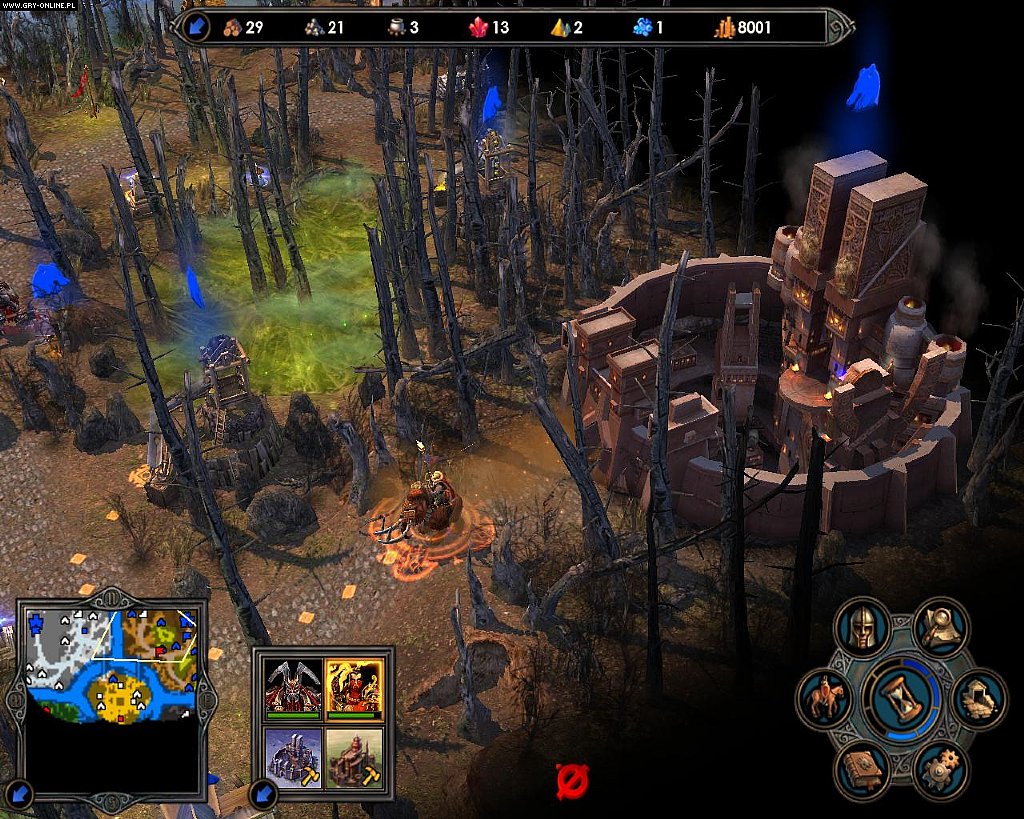Image resolution: width=1024 pixels, height=819 pixels.
Task: Collapse the hero and town panel arrow
Action: tap(264, 795)
